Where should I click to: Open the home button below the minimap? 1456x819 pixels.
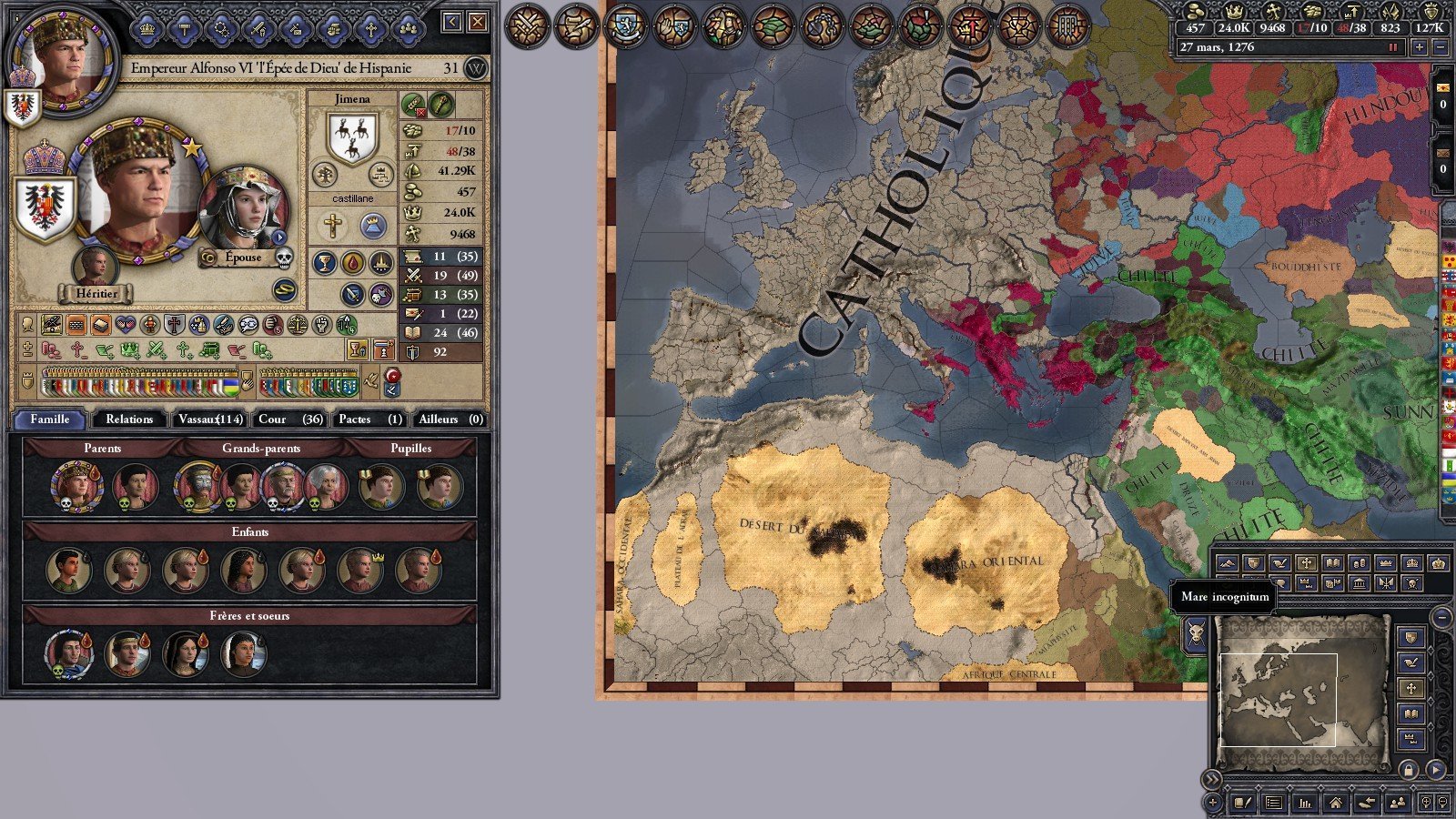pos(1335,803)
